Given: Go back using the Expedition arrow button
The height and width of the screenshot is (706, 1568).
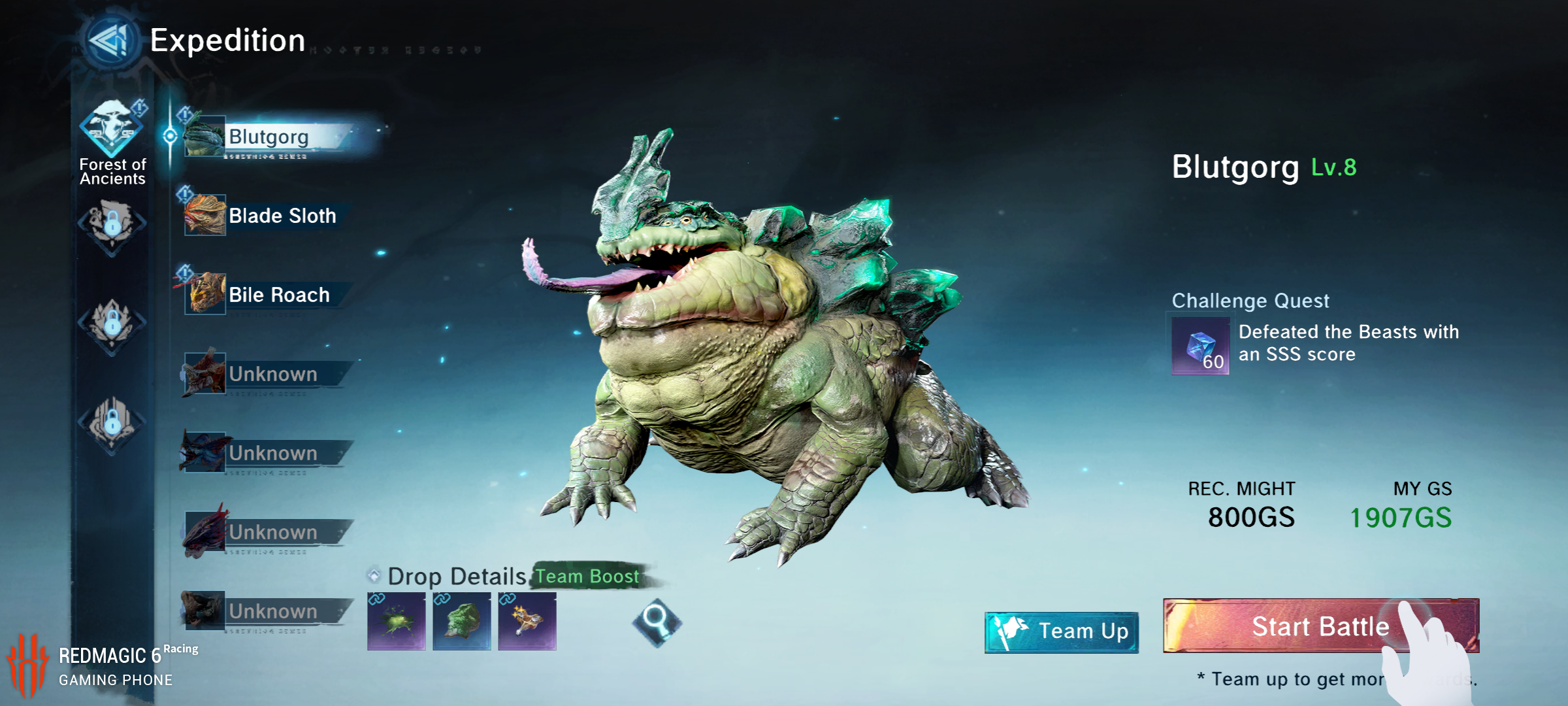Looking at the screenshot, I should coord(112,41).
